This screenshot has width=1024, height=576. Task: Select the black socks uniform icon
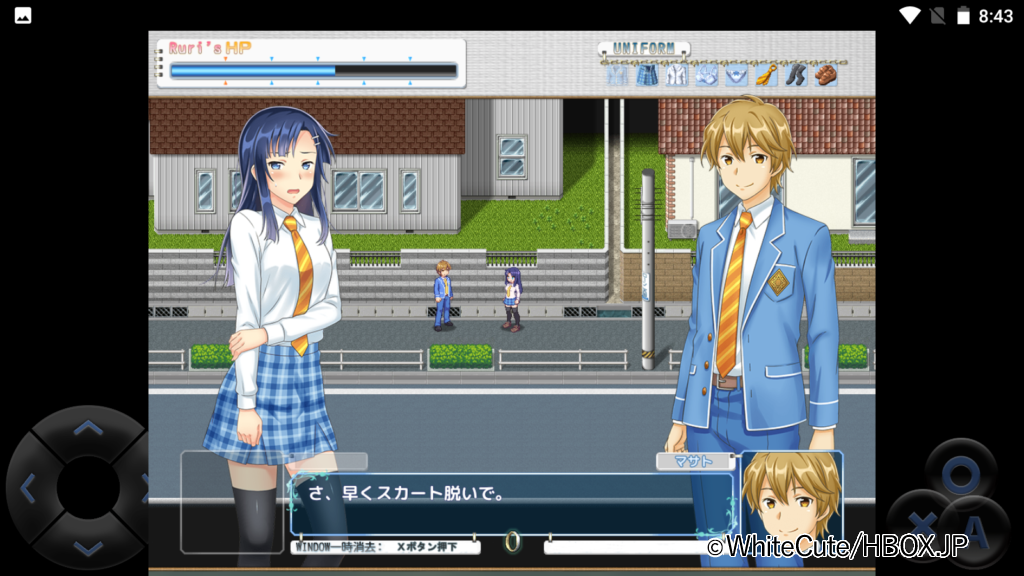(x=795, y=75)
